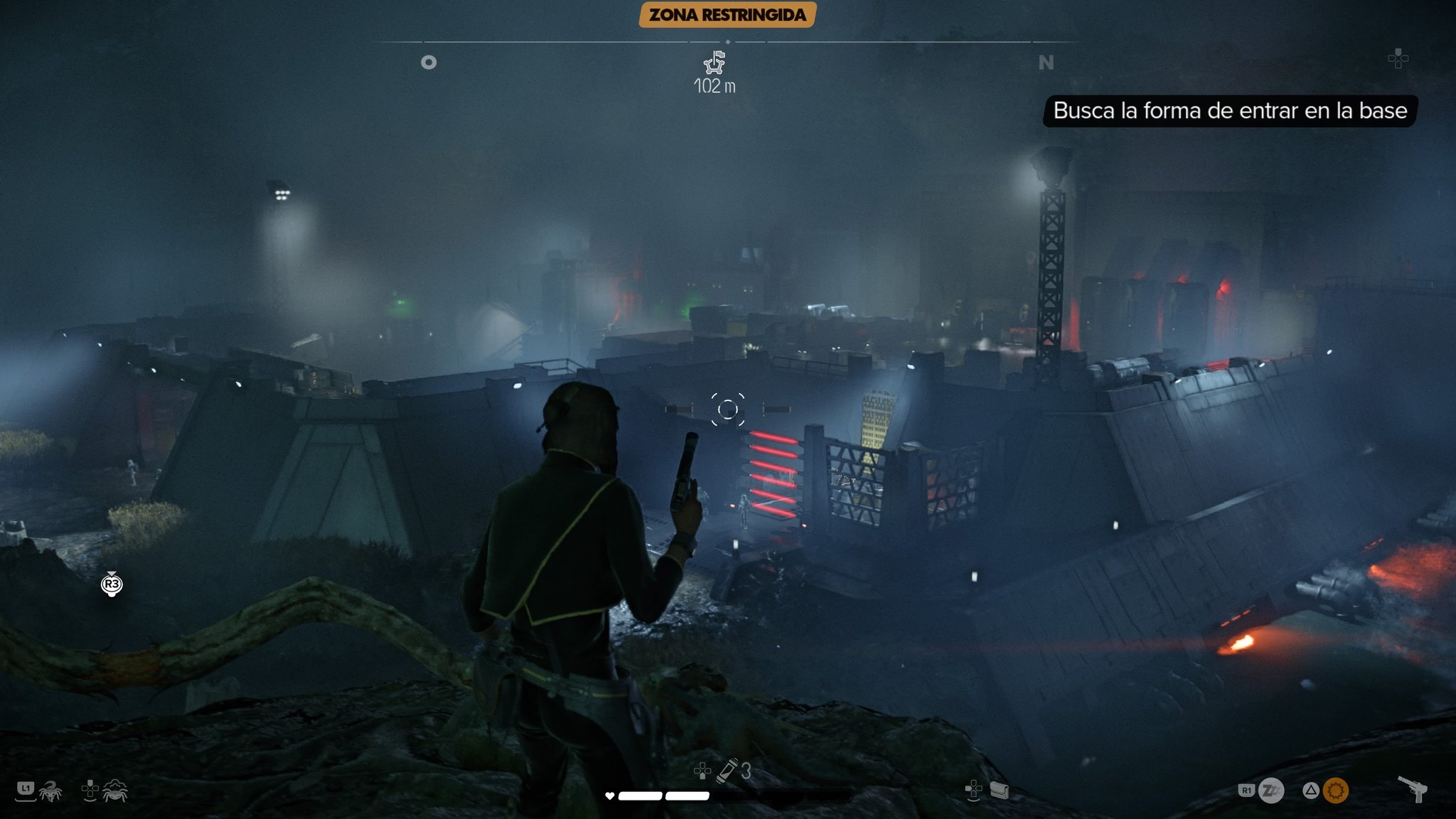Viewport: 1456px width, 819px height.
Task: Select the equipped blaster pistol icon
Action: [1413, 788]
